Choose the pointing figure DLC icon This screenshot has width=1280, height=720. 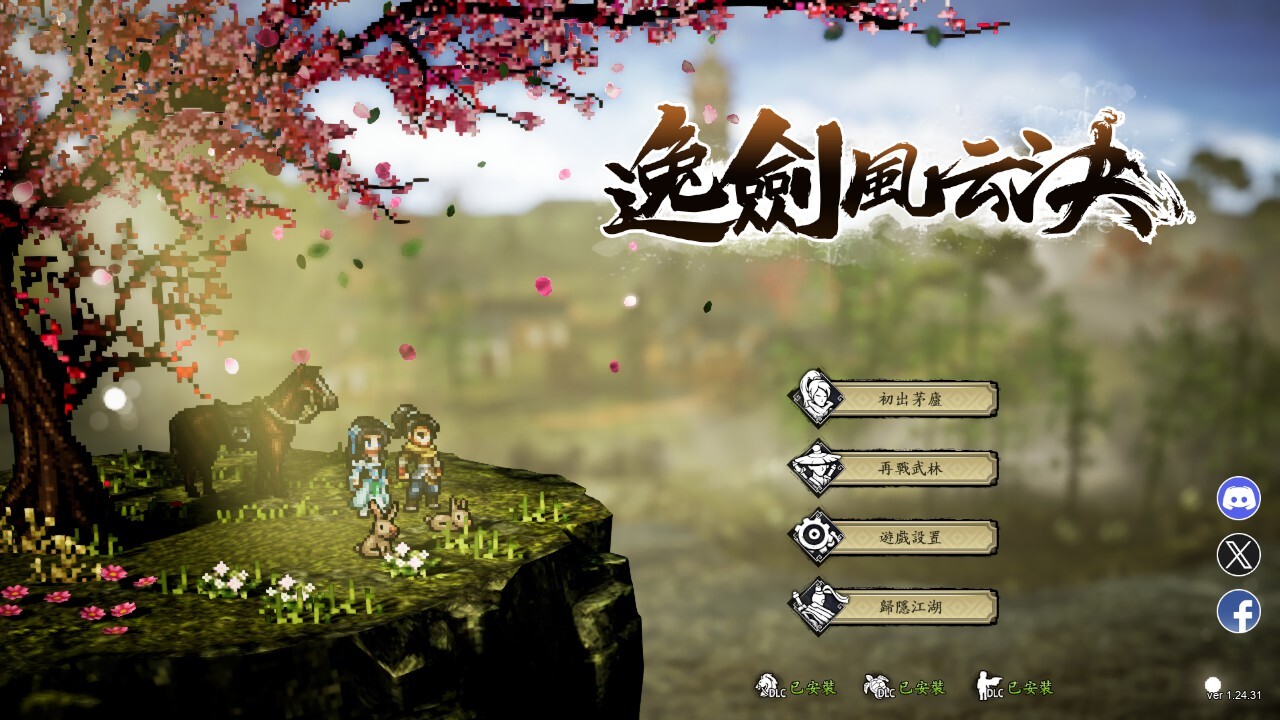point(989,686)
